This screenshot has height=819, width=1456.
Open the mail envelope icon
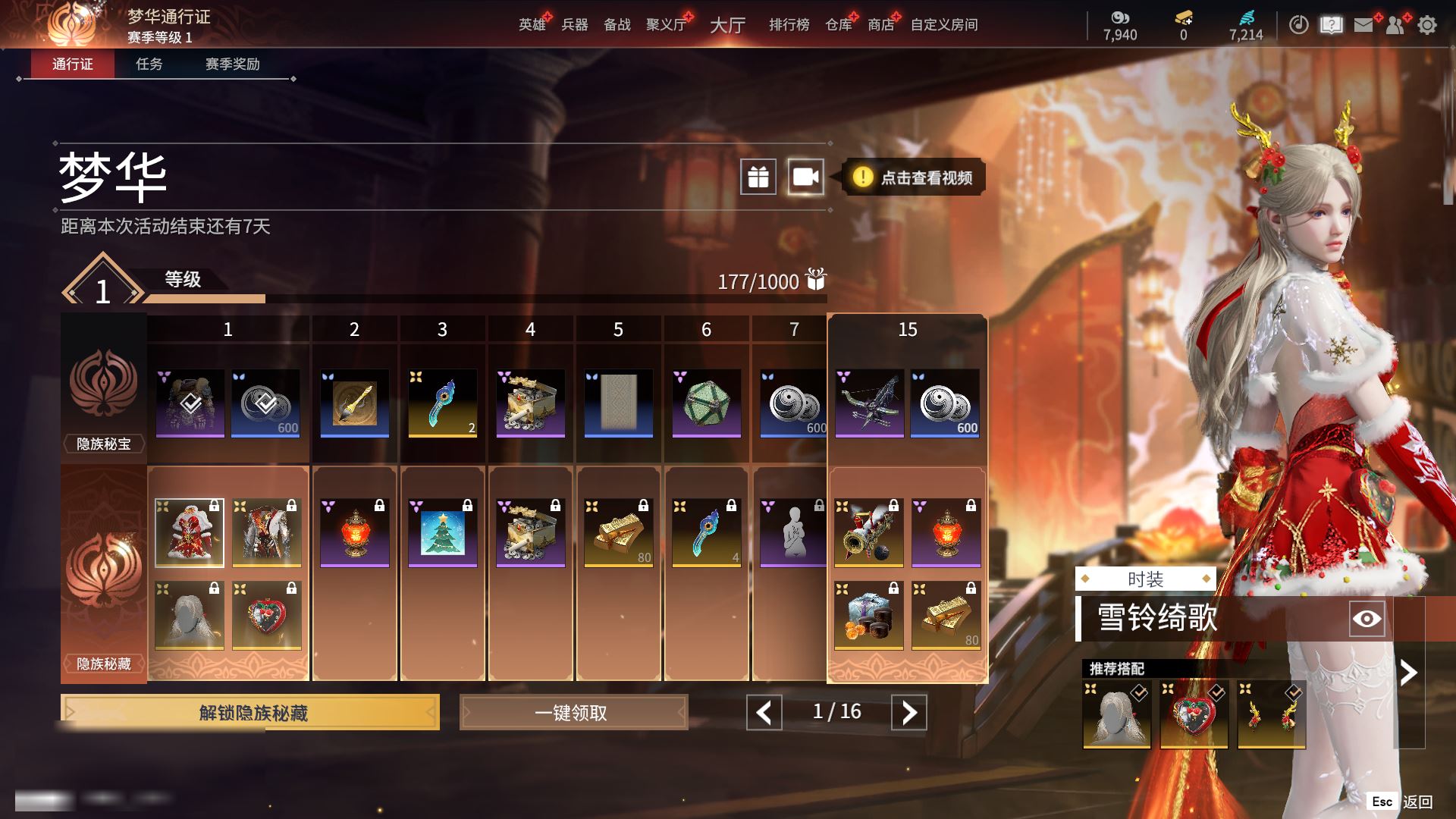(1363, 25)
